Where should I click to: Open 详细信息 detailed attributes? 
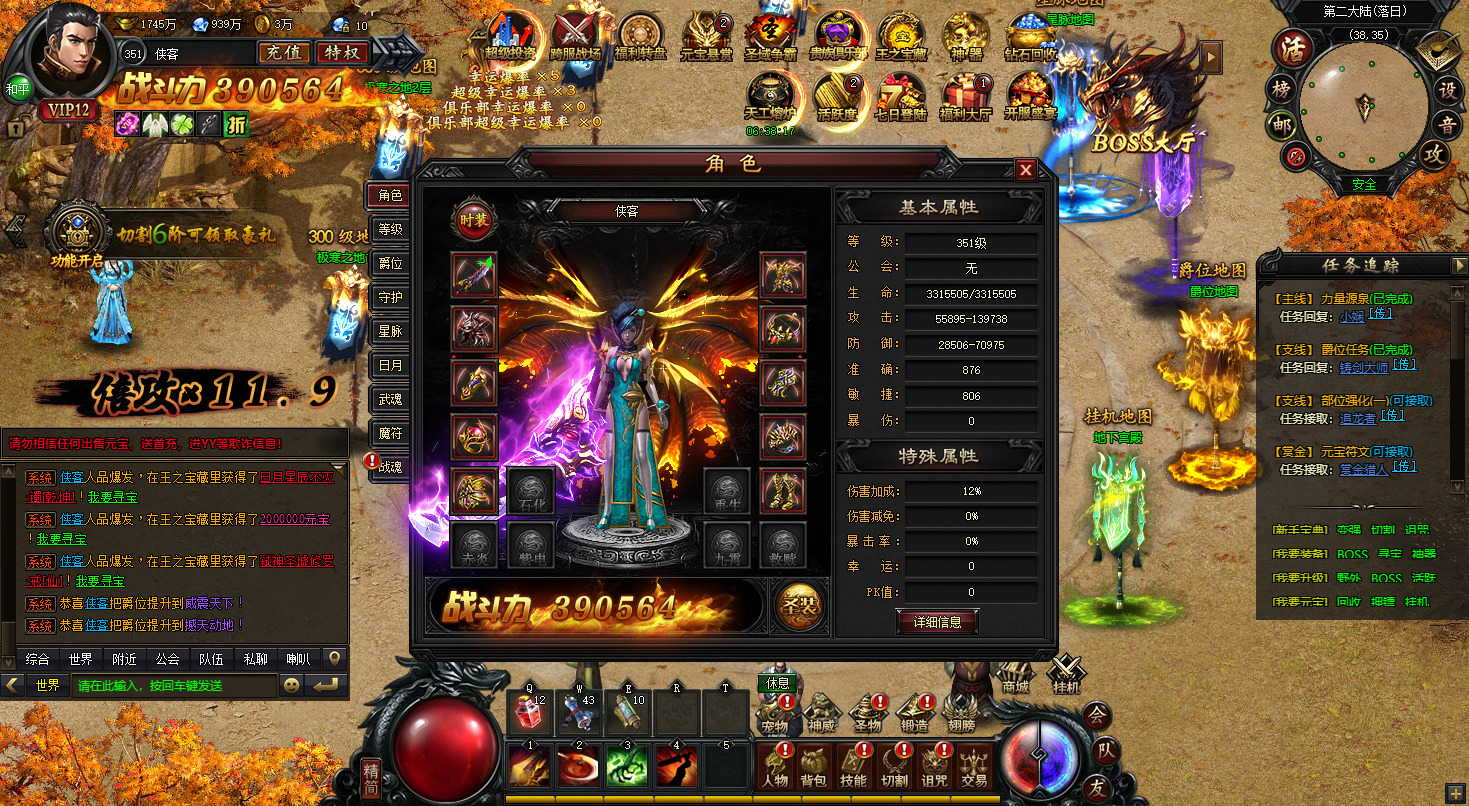coord(937,622)
